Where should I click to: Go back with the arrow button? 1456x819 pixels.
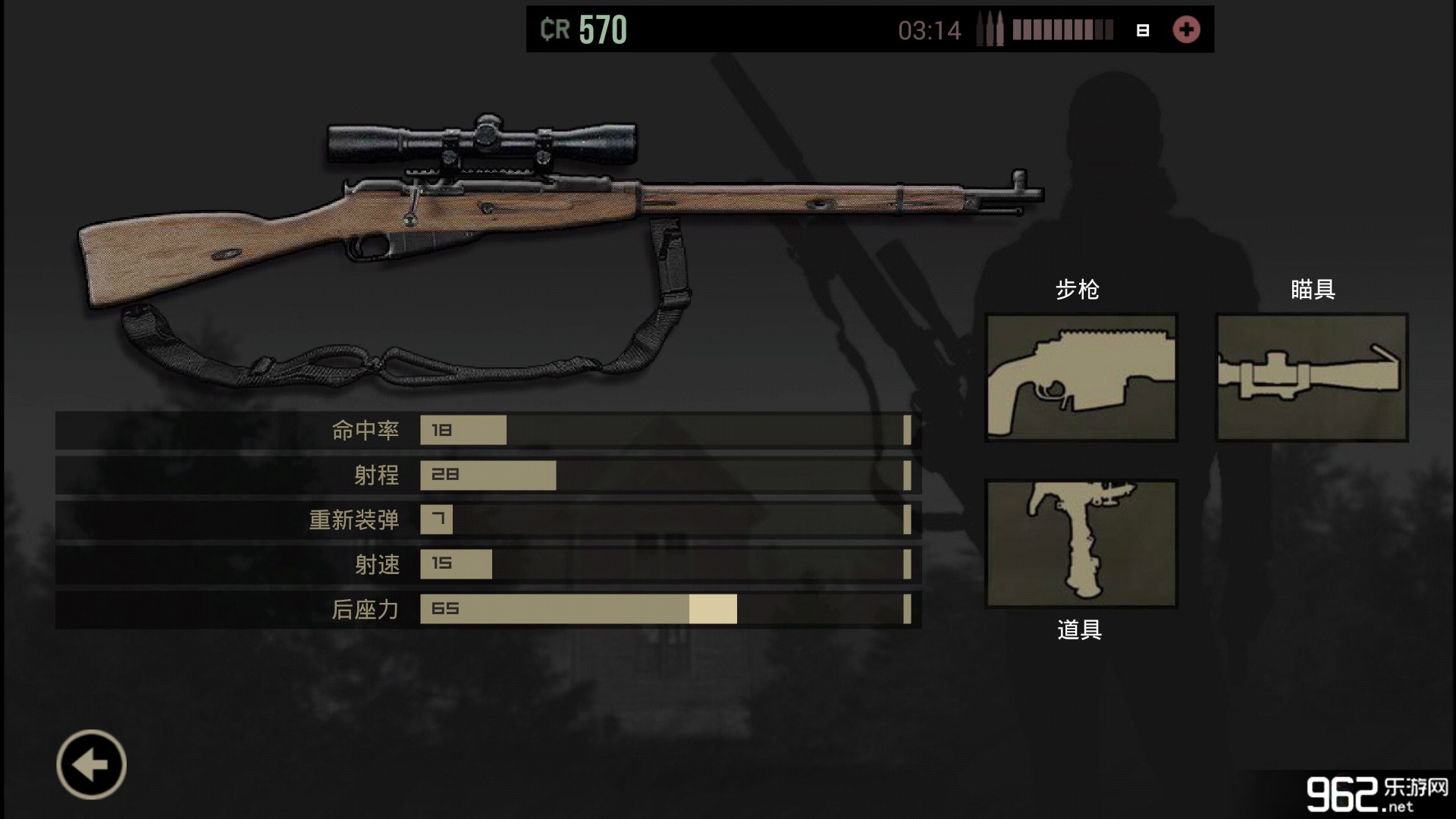pos(91,764)
